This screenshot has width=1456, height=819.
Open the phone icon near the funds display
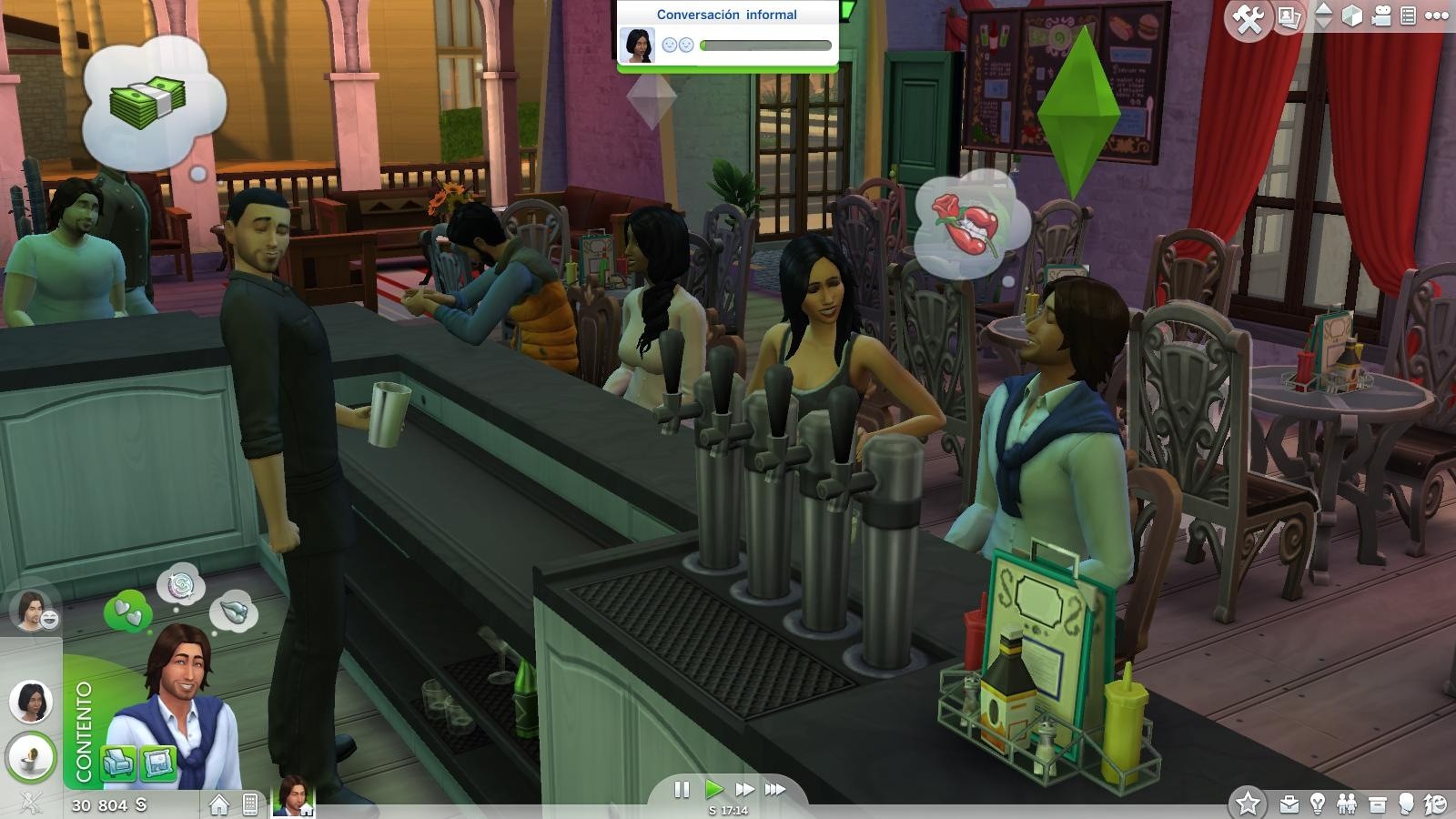(x=251, y=801)
